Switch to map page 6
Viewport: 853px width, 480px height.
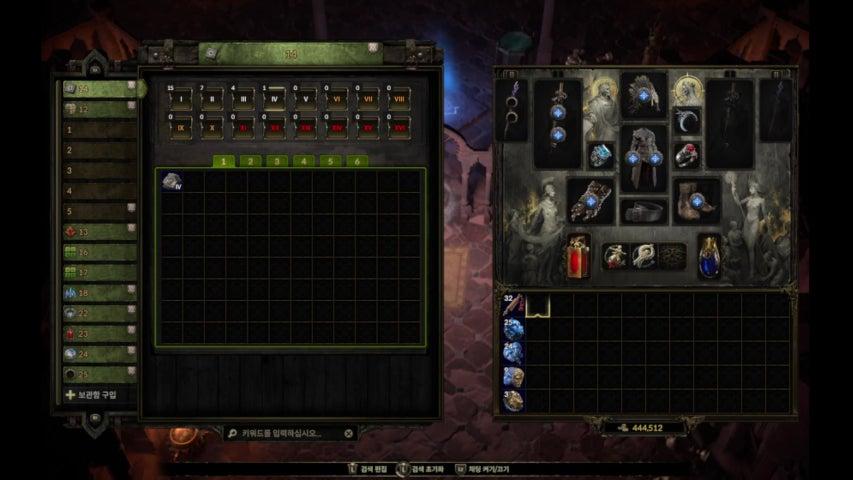pyautogui.click(x=356, y=160)
